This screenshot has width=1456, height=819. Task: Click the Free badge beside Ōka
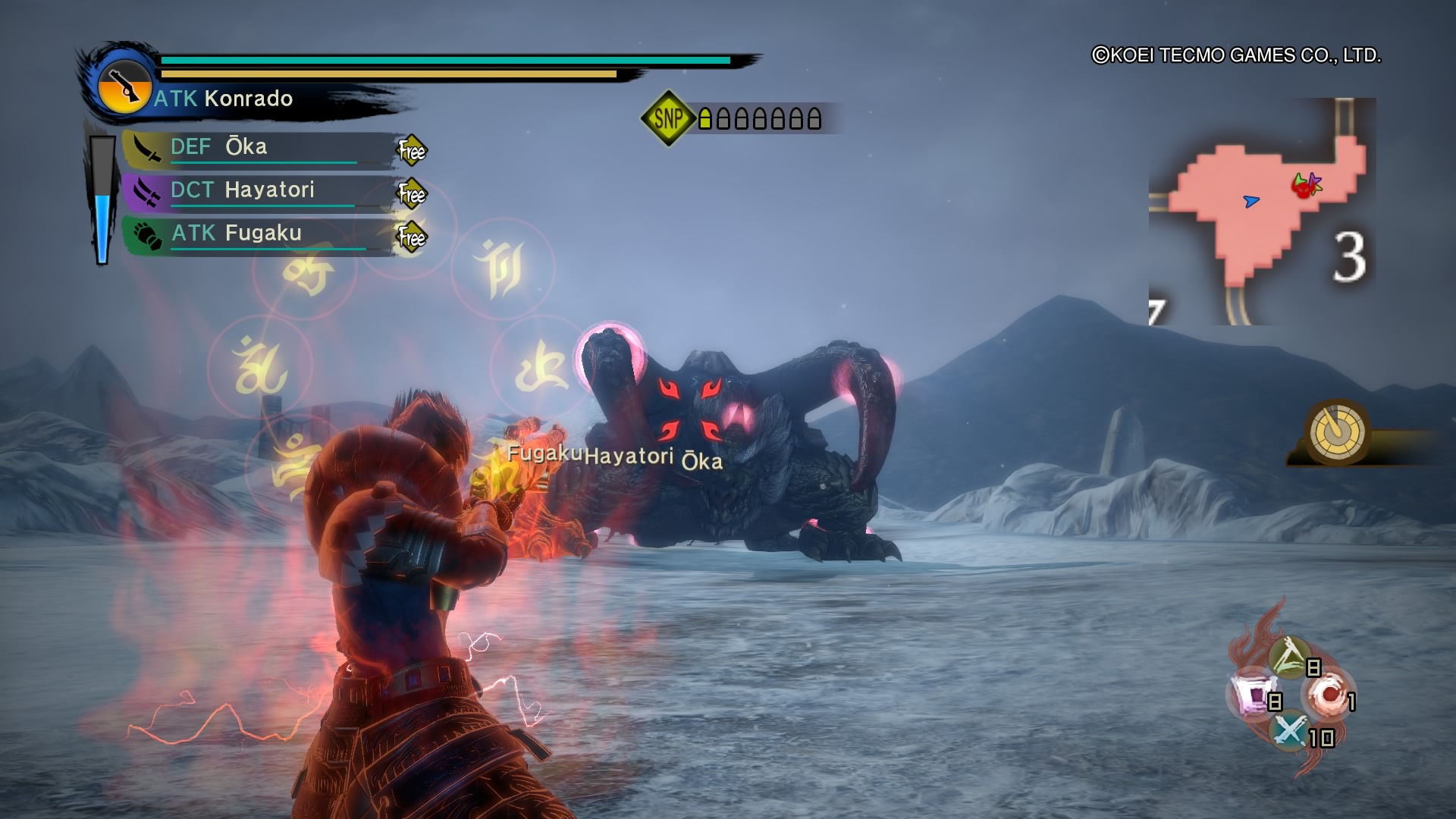pyautogui.click(x=412, y=151)
